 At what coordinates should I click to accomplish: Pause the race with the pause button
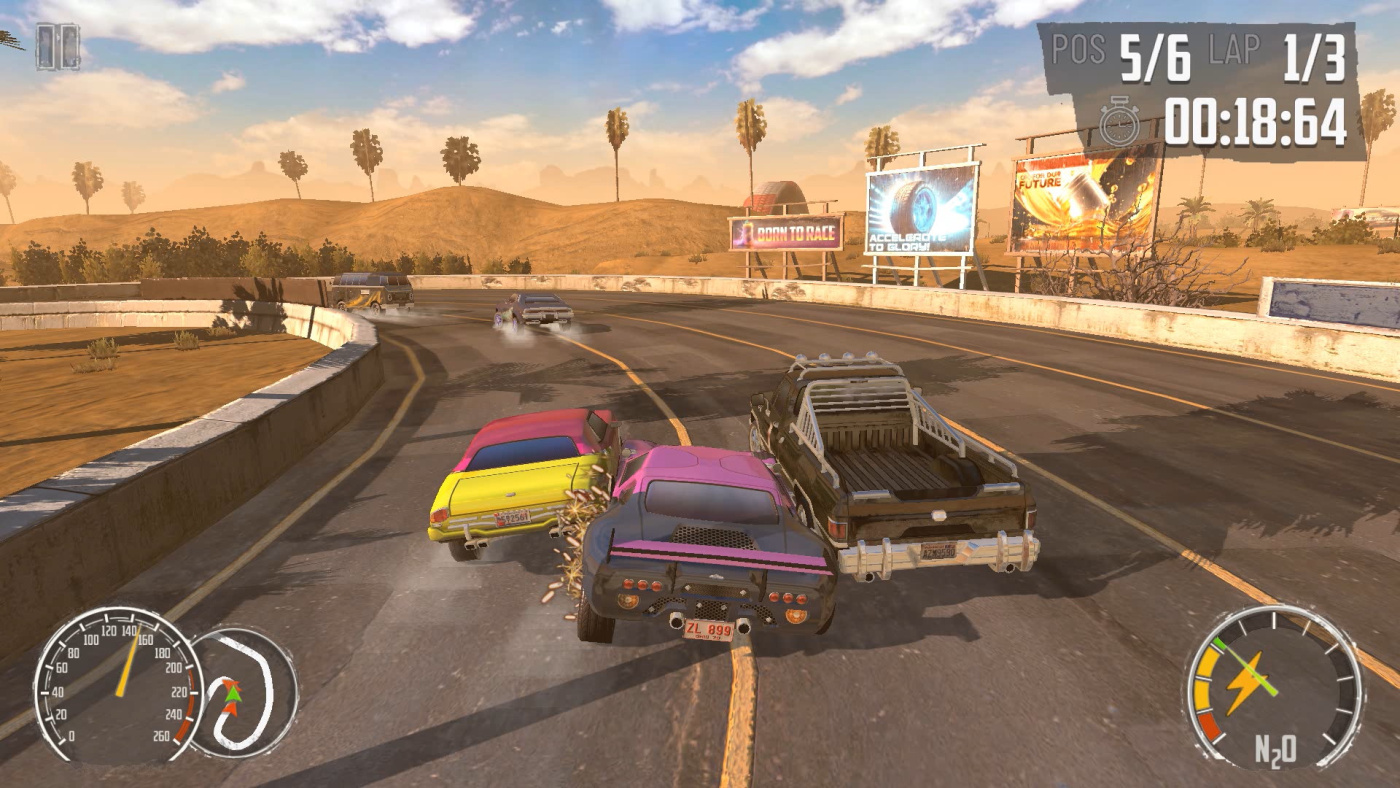click(x=57, y=46)
